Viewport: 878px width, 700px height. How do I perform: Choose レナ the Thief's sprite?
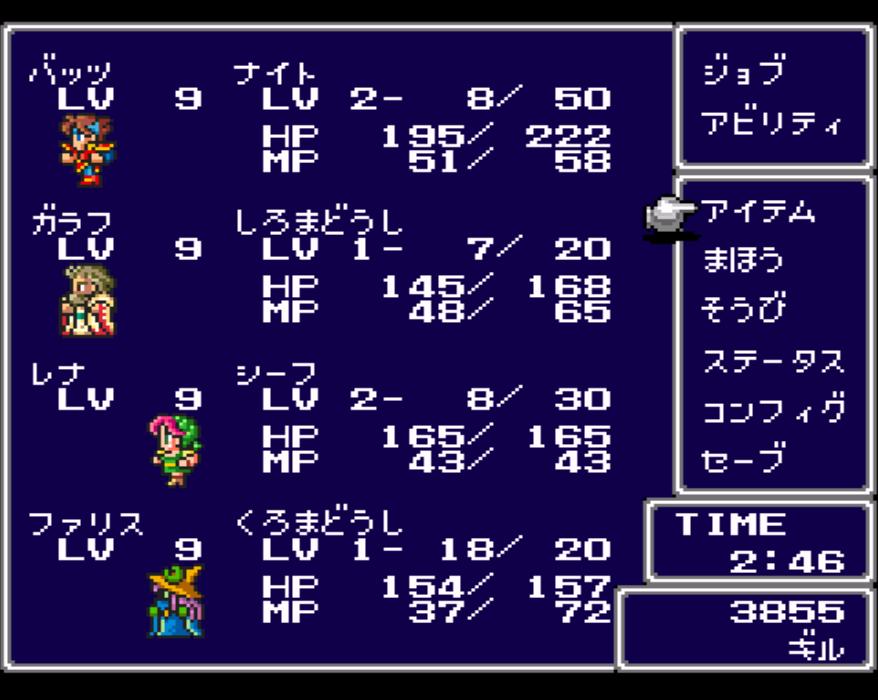(x=175, y=450)
